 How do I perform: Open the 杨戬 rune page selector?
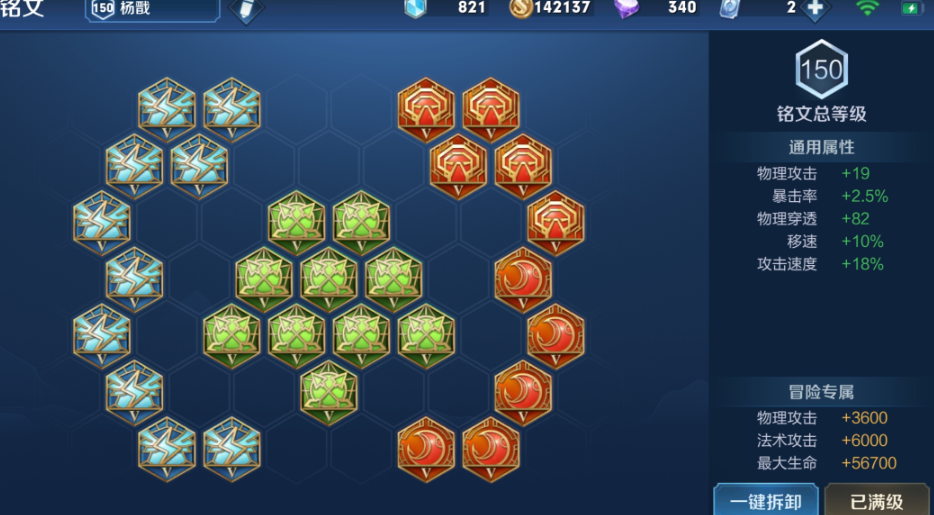[x=152, y=9]
